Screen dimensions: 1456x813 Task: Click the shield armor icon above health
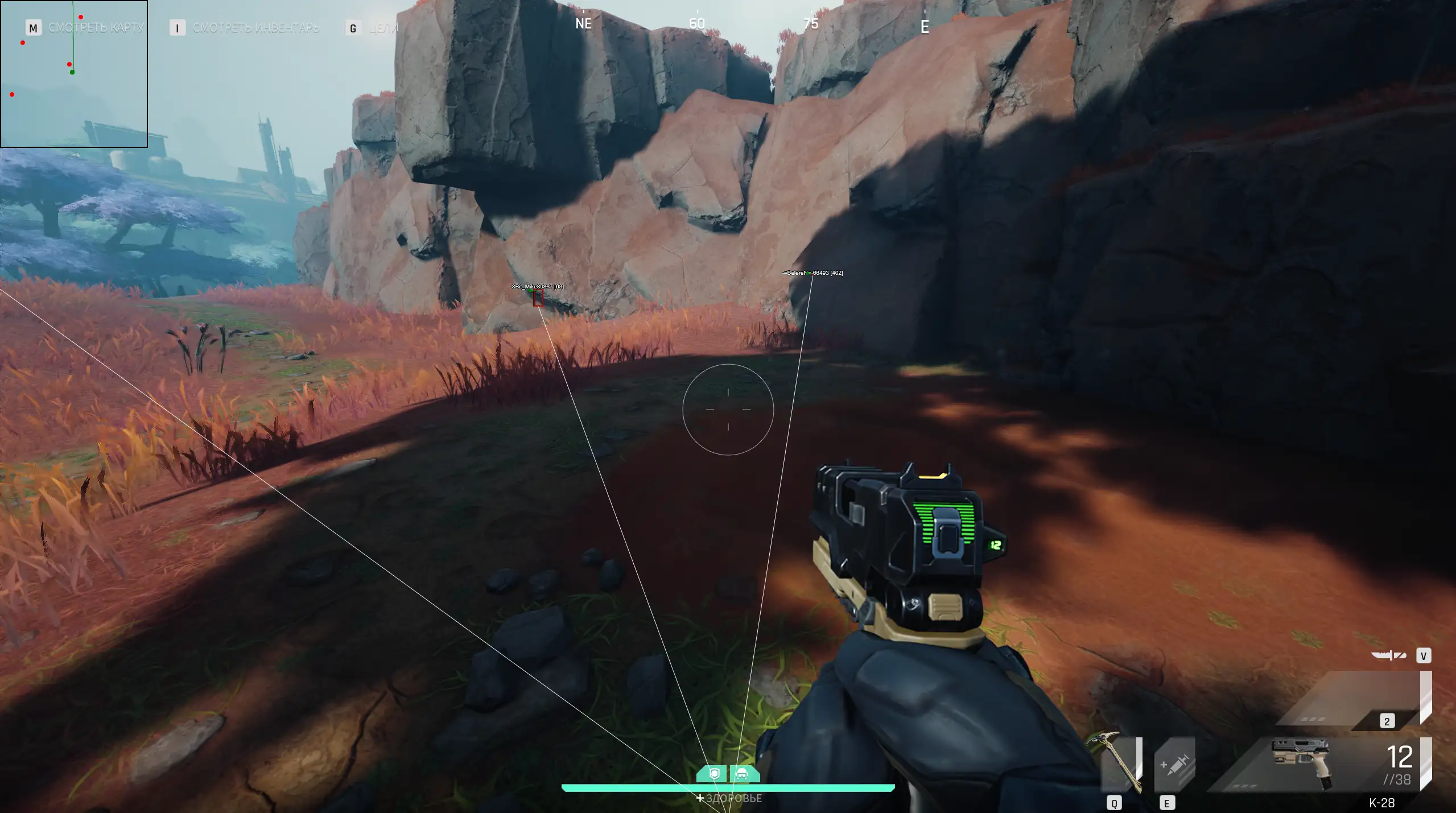(x=715, y=774)
